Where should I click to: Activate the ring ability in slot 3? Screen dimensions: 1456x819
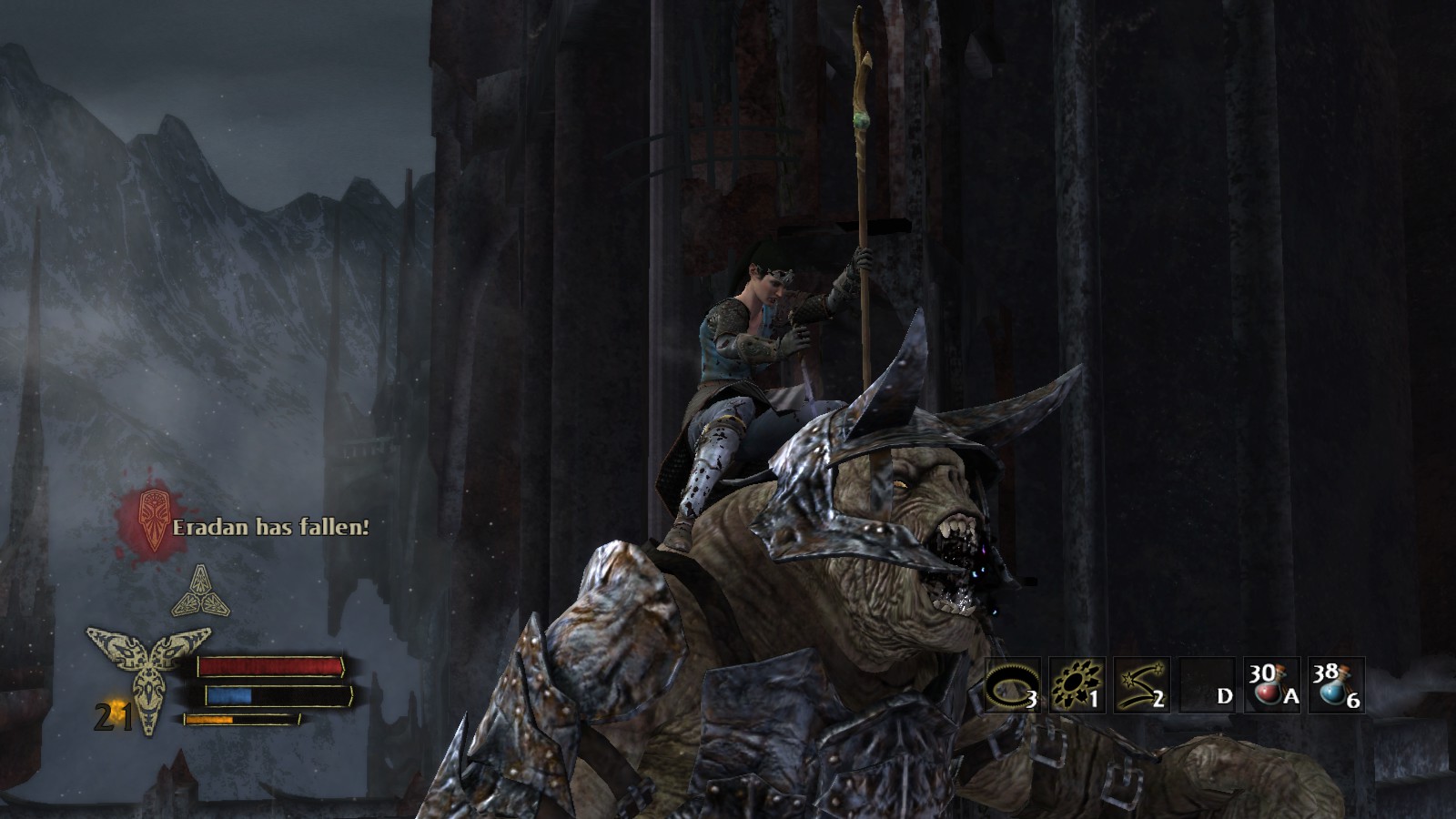click(x=1012, y=685)
